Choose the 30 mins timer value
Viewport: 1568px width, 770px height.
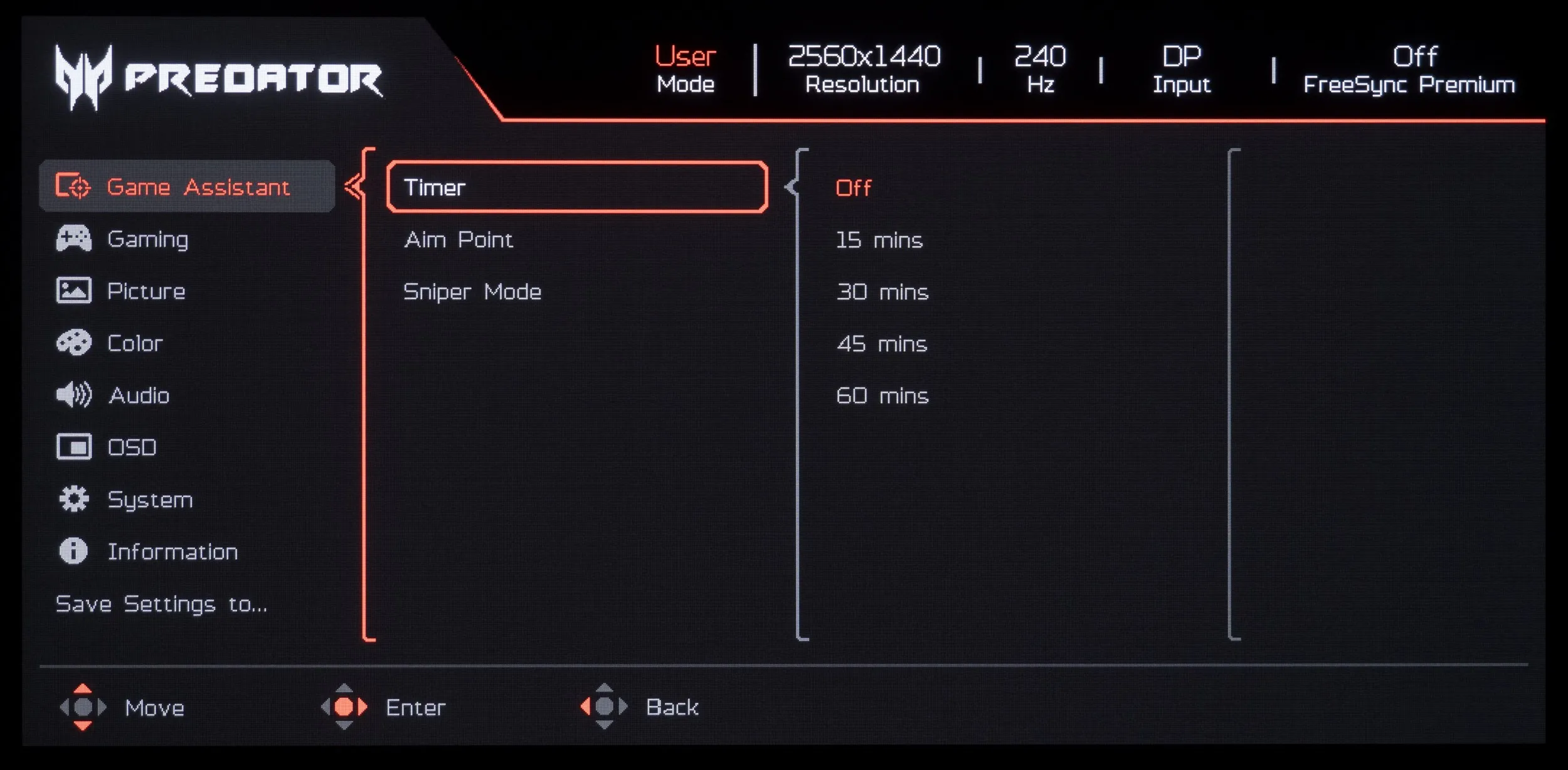click(882, 292)
